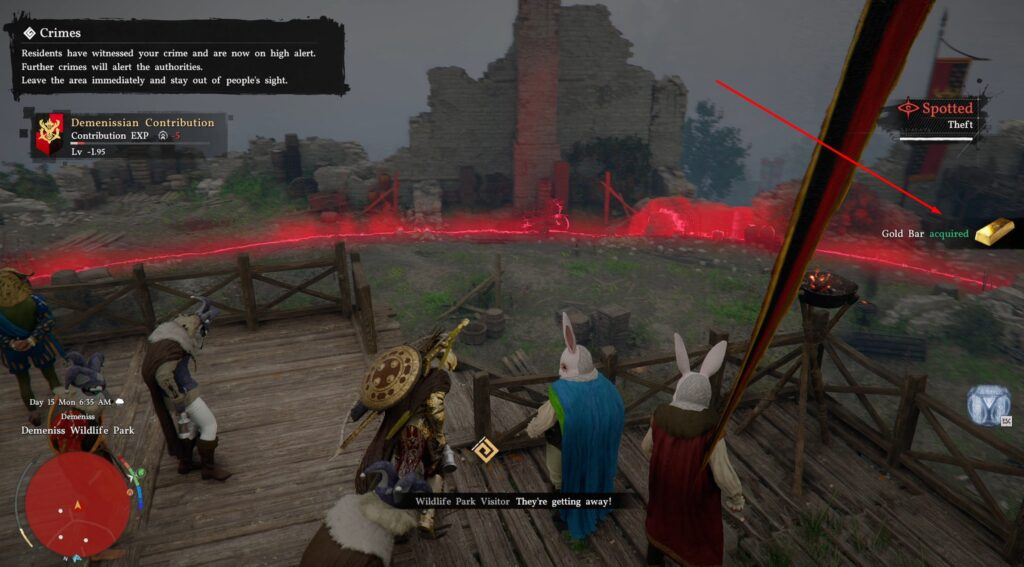Image resolution: width=1024 pixels, height=567 pixels.
Task: Click the Gold Bar acquired notification
Action: click(948, 233)
